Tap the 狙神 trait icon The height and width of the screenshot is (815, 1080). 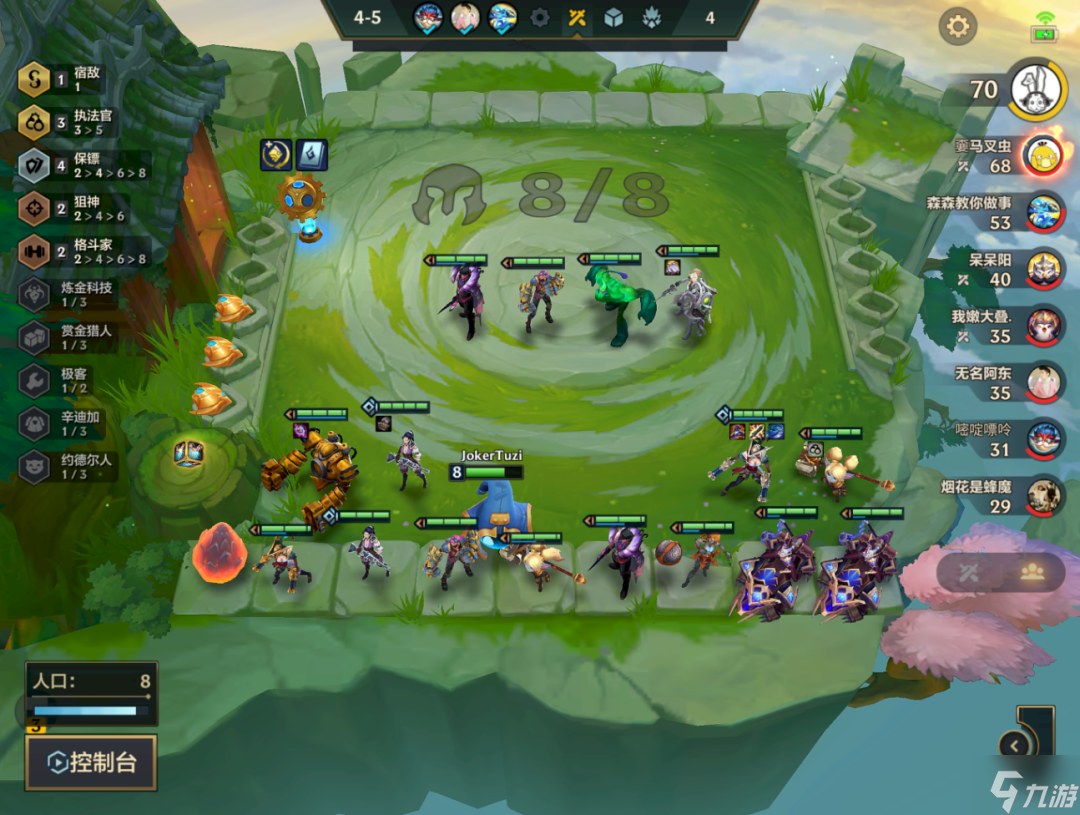[34, 208]
